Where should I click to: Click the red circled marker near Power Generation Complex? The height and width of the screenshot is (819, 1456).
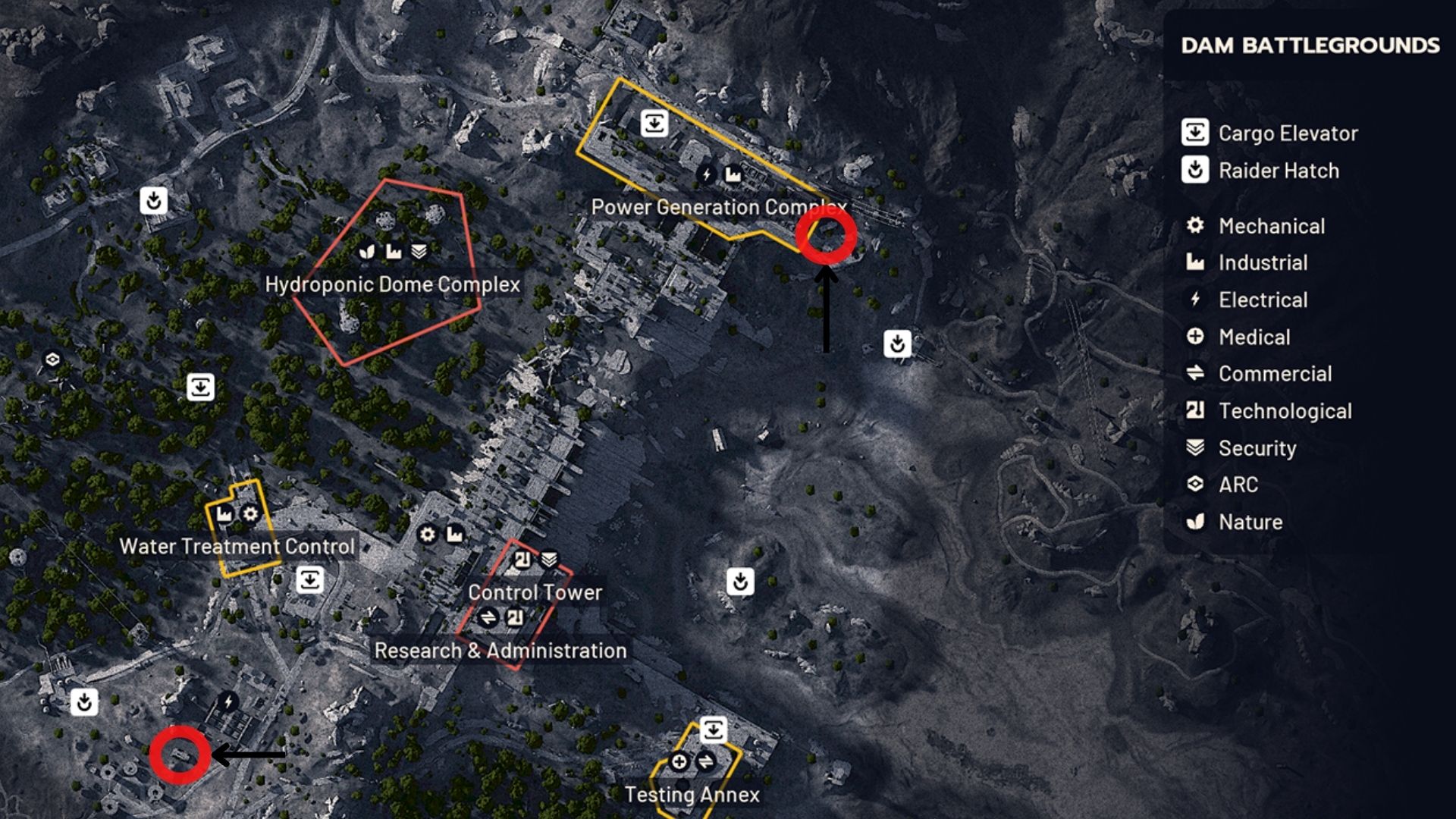[x=828, y=237]
